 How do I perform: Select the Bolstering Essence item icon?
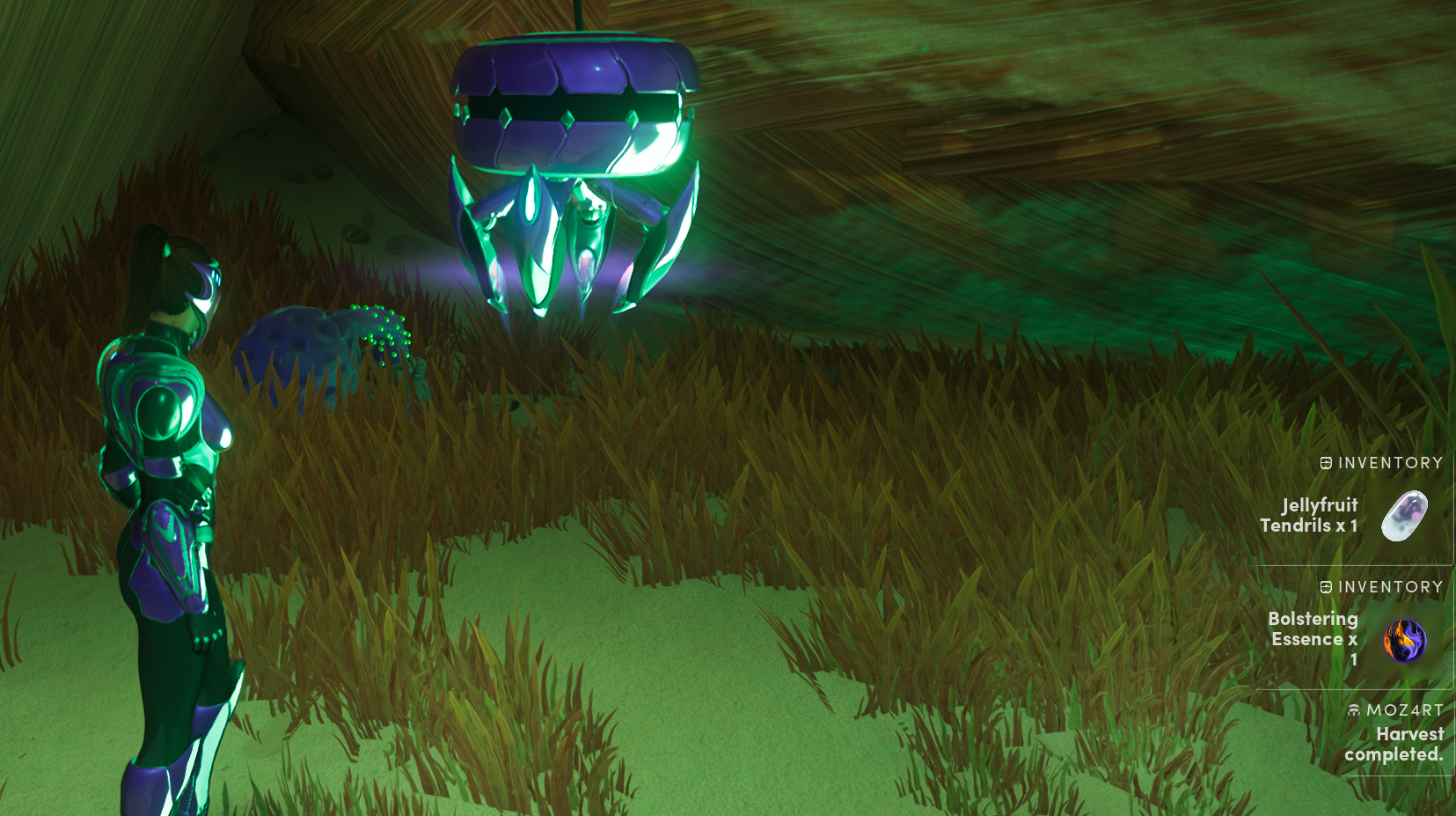(x=1405, y=640)
